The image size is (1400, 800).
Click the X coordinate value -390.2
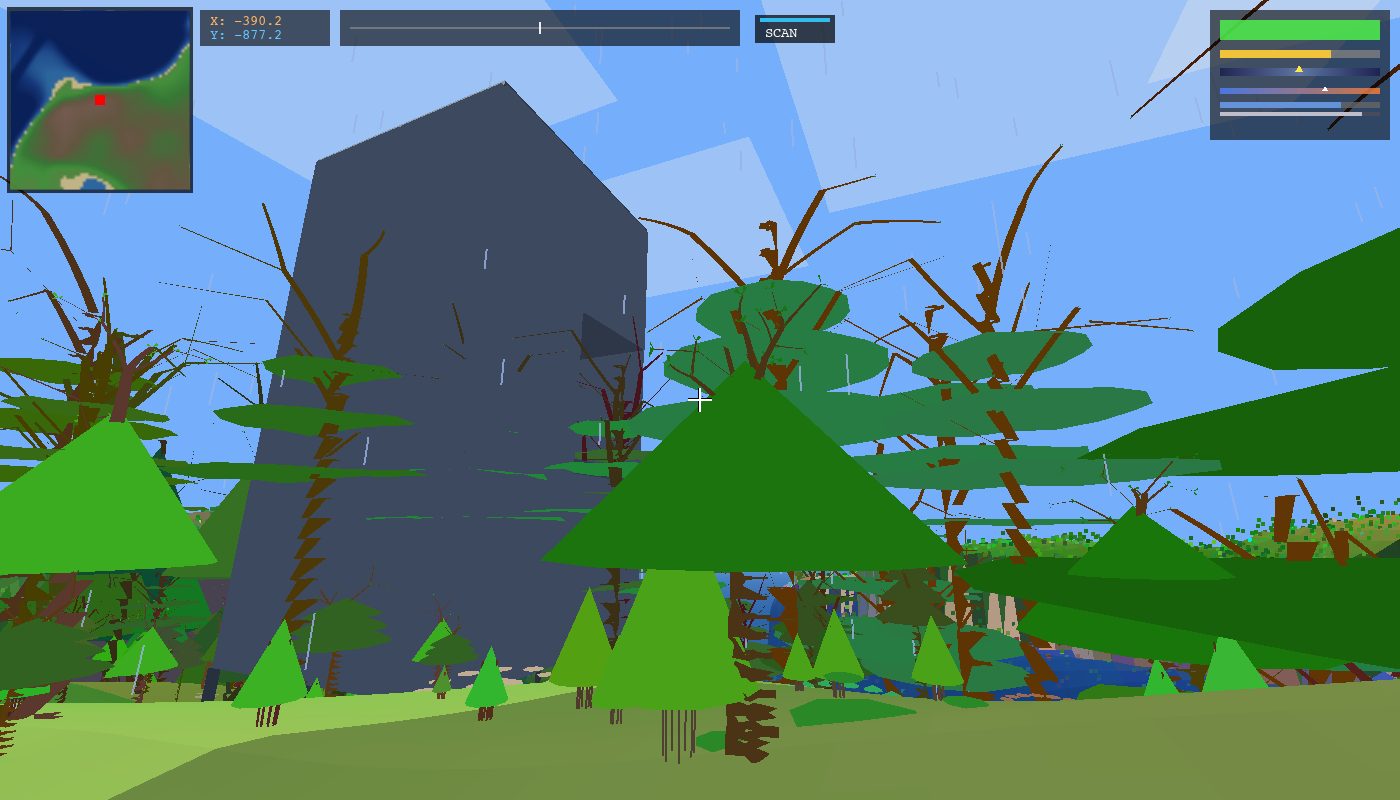point(257,21)
